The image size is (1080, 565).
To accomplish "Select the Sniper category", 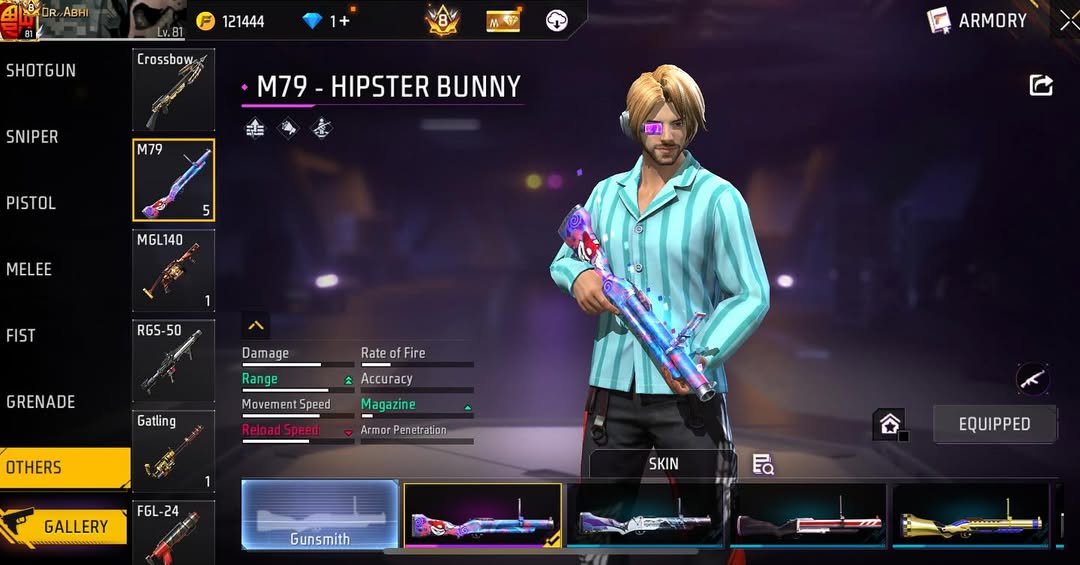I will [x=33, y=137].
